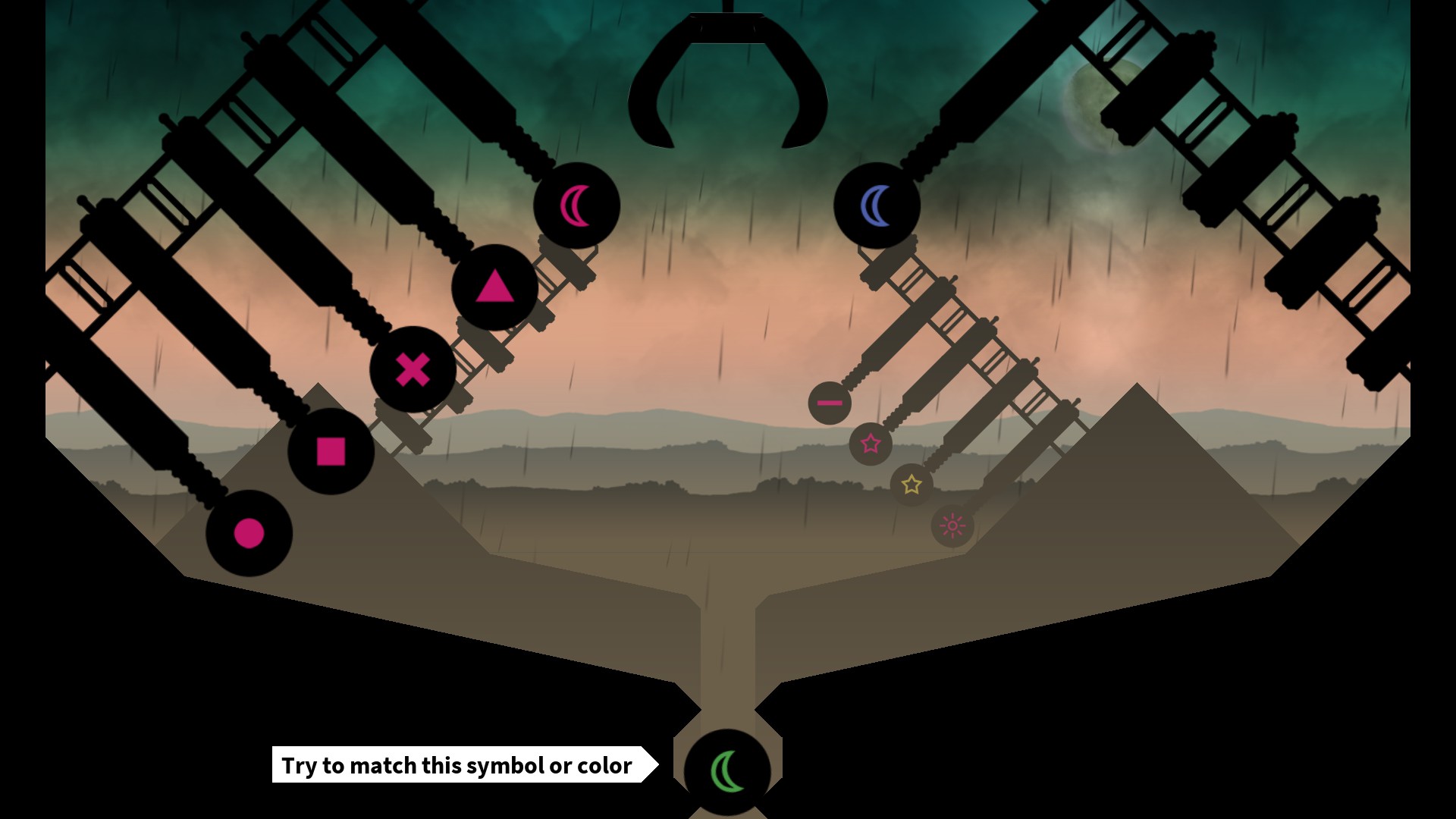1456x819 pixels.
Task: Select the magenta X symbol disc
Action: (x=413, y=370)
